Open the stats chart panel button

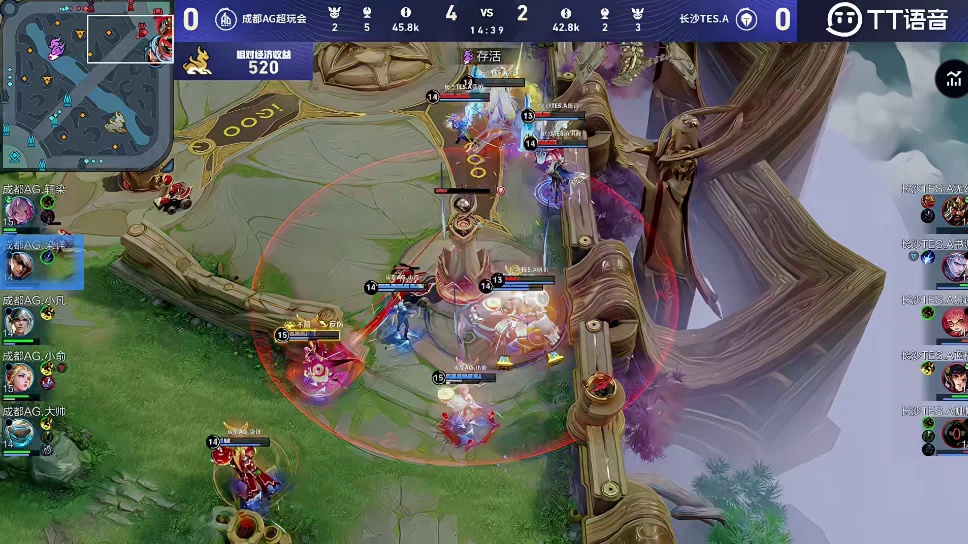click(x=949, y=80)
